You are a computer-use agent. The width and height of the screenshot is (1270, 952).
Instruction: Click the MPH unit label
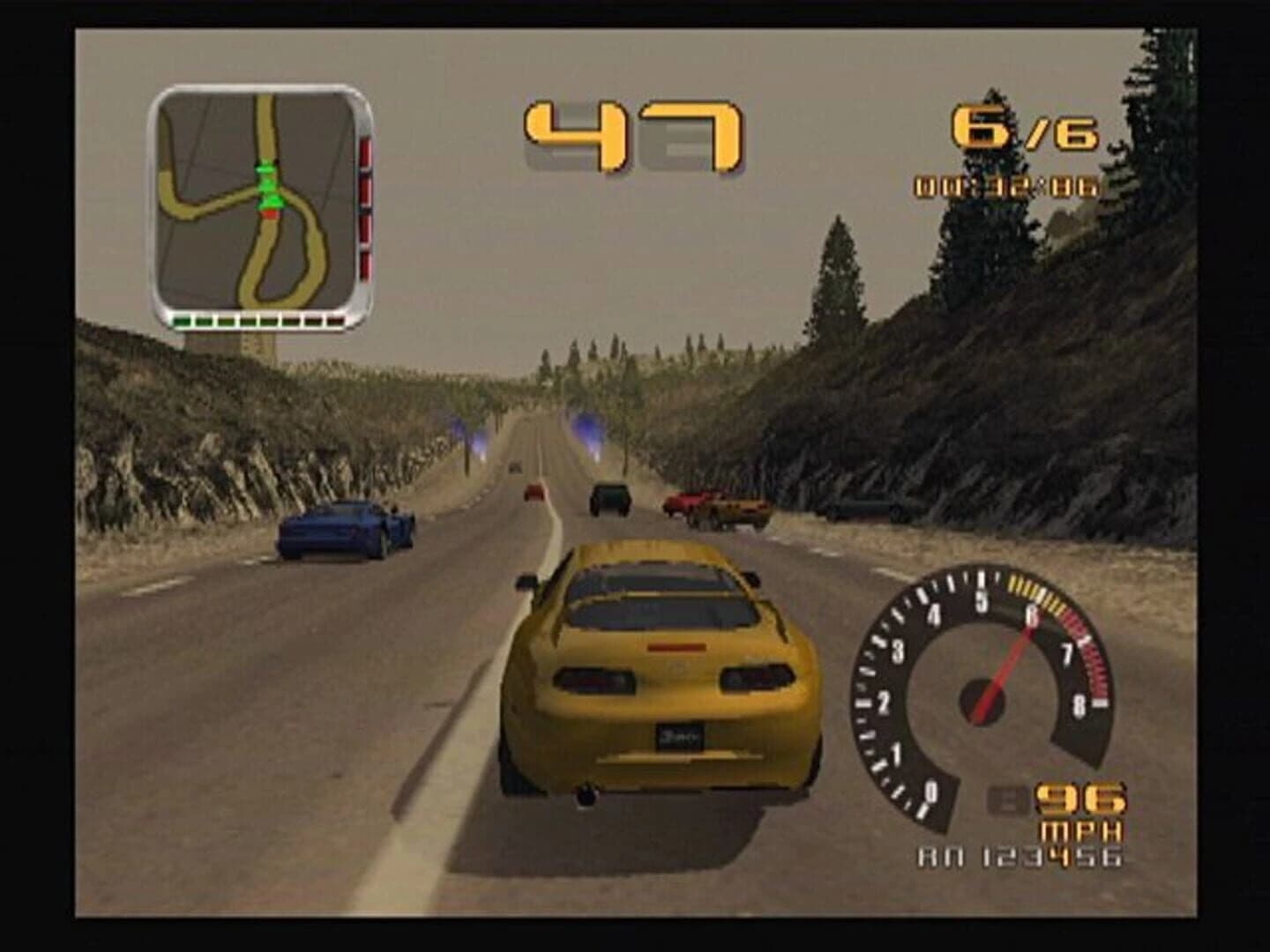1079,829
